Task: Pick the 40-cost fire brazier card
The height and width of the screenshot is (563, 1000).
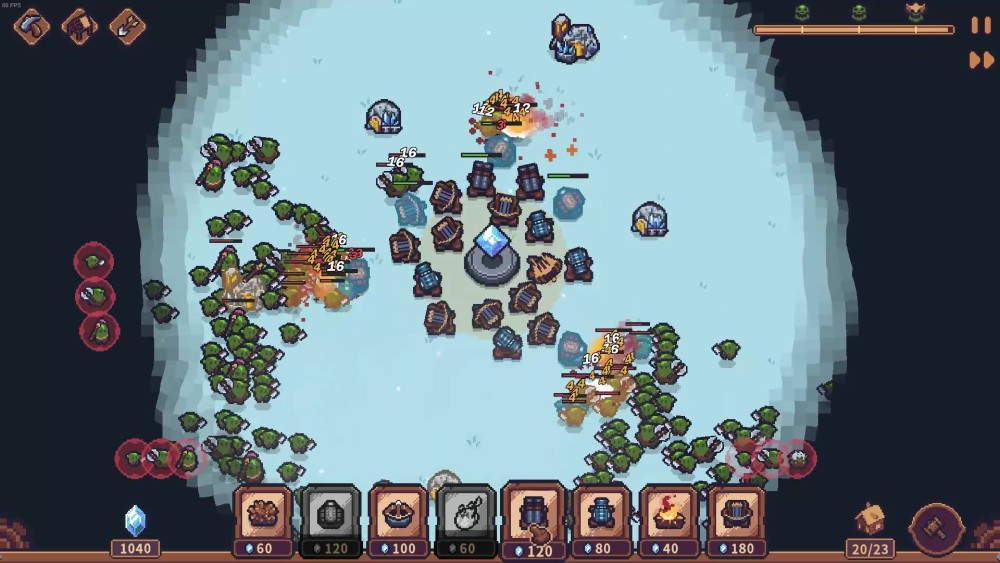Action: click(x=669, y=515)
